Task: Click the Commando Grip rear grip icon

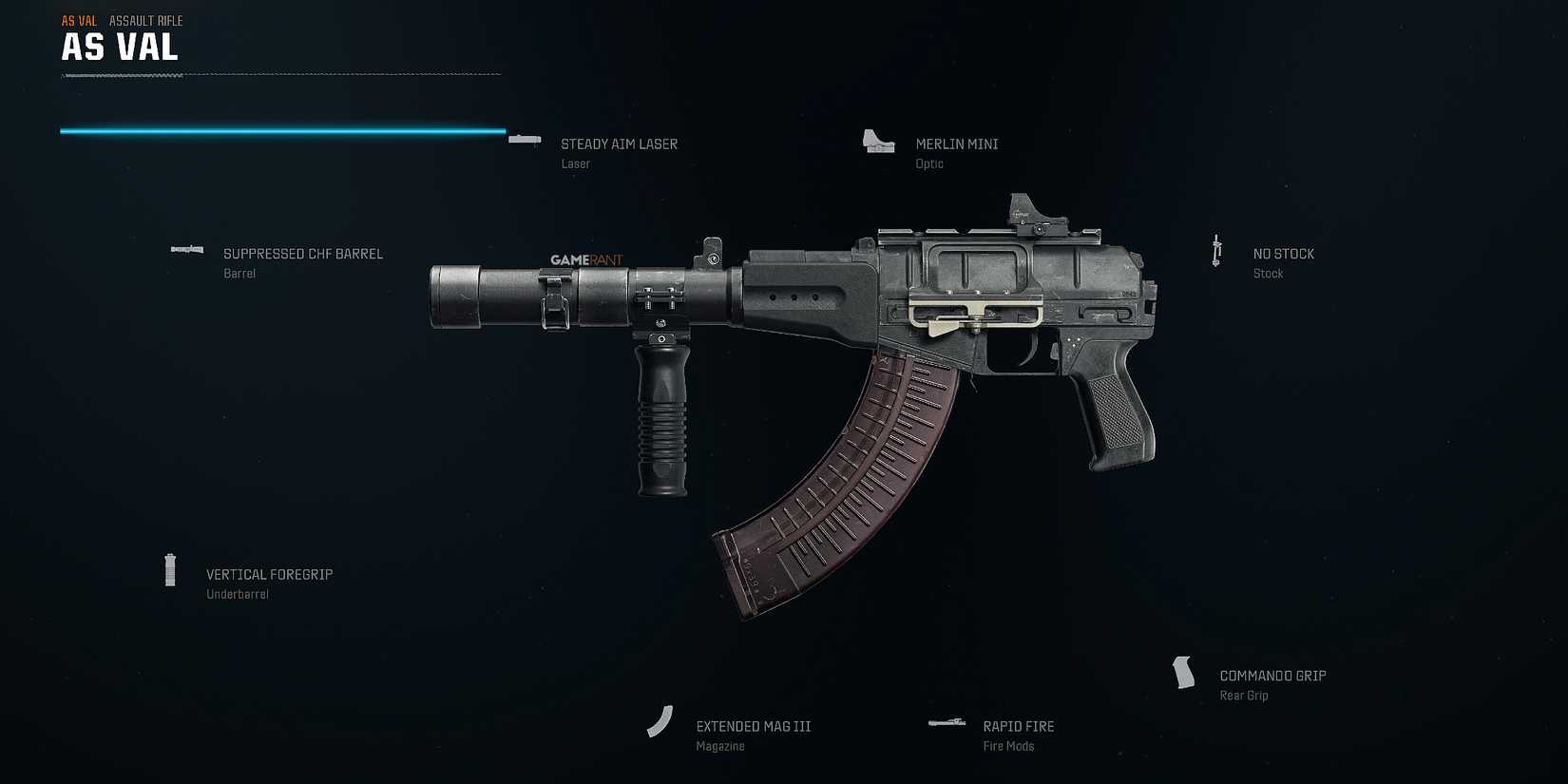Action: click(1183, 672)
